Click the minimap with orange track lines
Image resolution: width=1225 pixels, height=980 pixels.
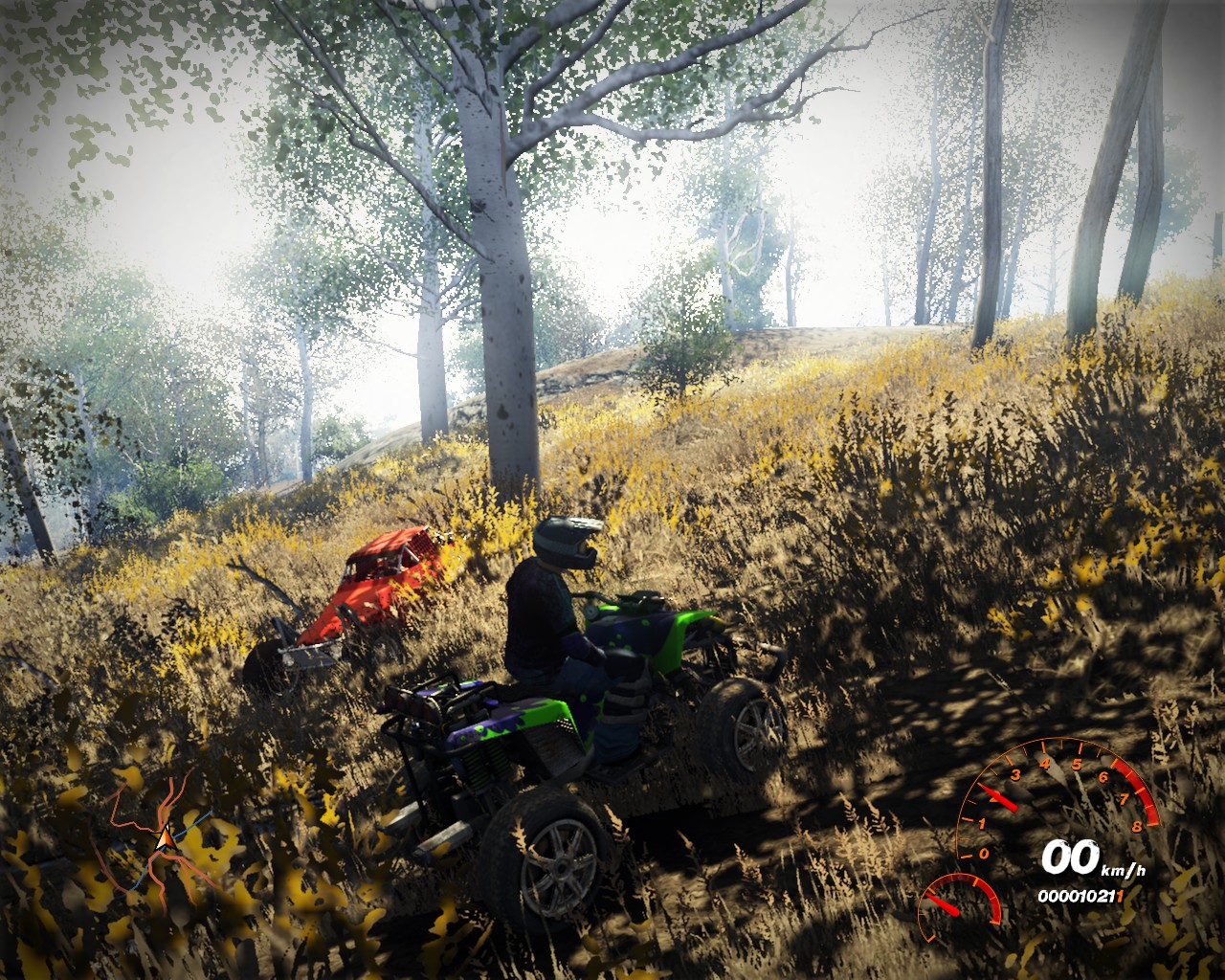(163, 837)
